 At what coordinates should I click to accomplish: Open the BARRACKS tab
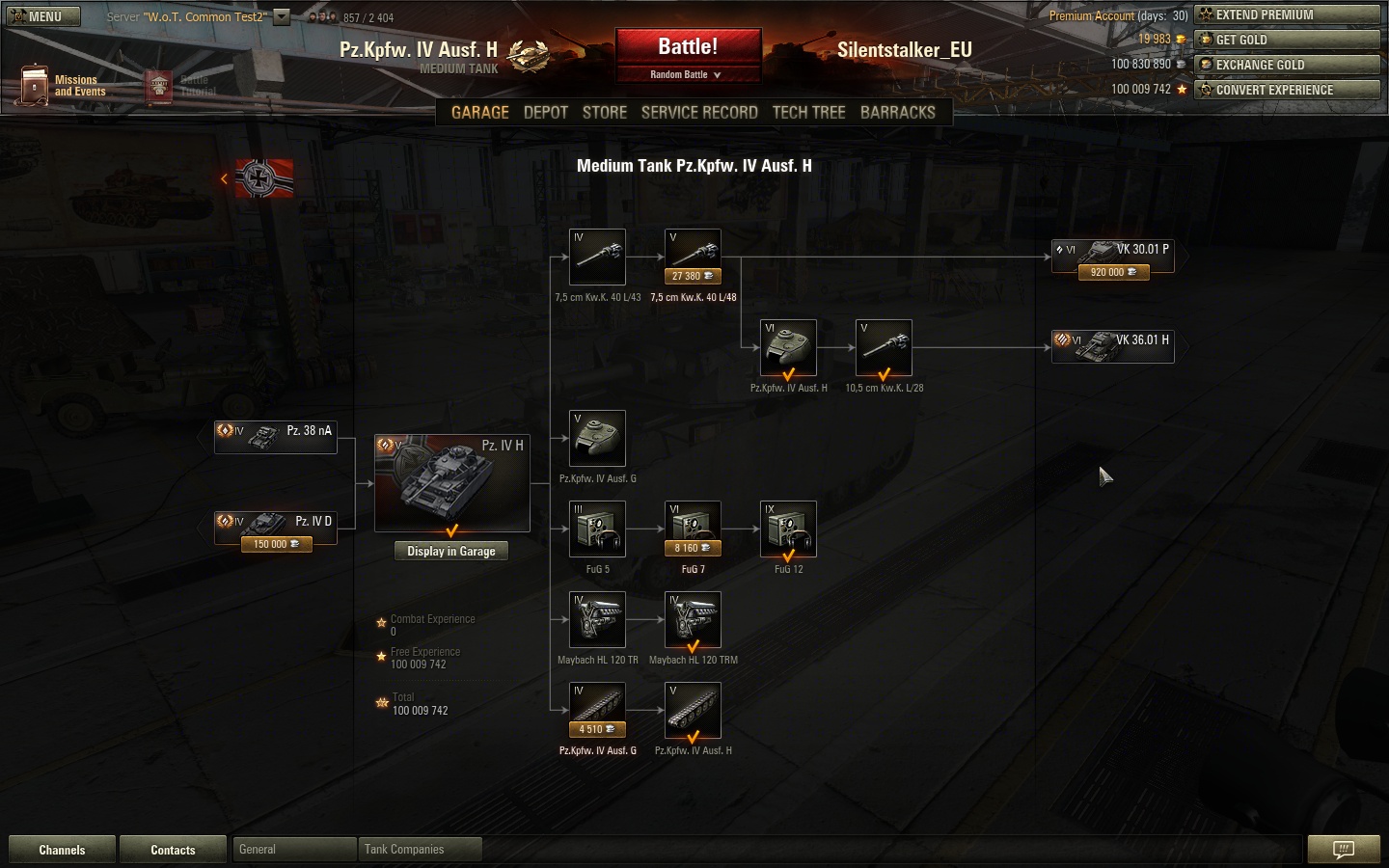(x=897, y=112)
